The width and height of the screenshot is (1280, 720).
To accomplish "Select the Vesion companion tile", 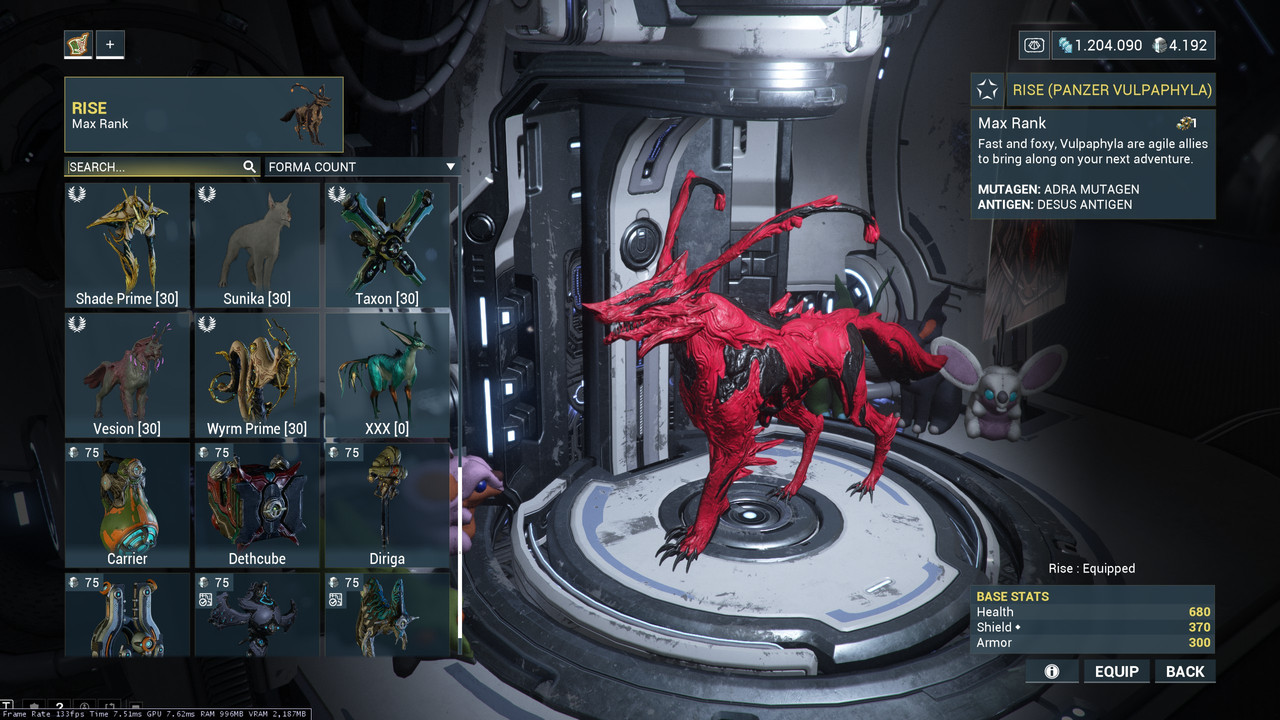I will 127,375.
